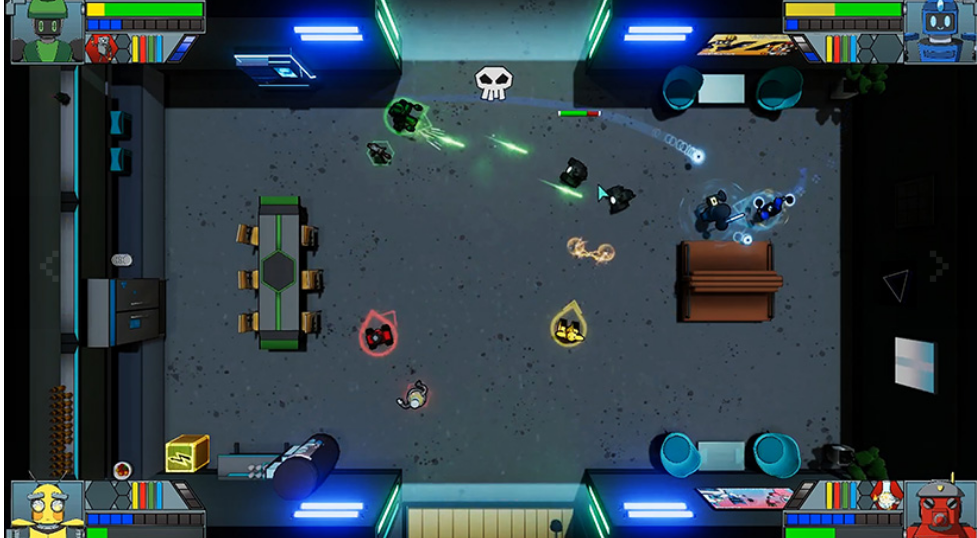Select the yellow robot player portrait

pyautogui.click(x=46, y=508)
